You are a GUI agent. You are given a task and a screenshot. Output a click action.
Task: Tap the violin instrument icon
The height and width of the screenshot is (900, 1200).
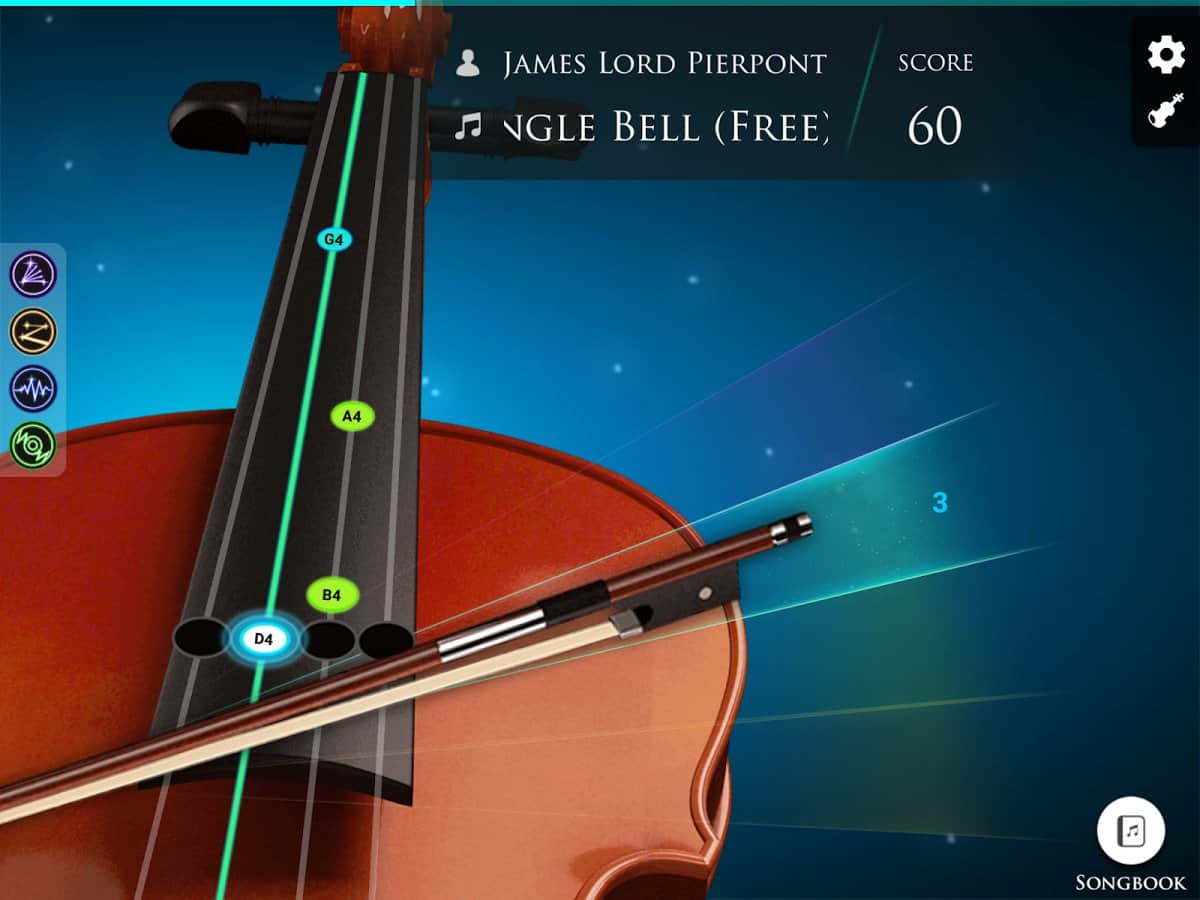click(x=1166, y=110)
